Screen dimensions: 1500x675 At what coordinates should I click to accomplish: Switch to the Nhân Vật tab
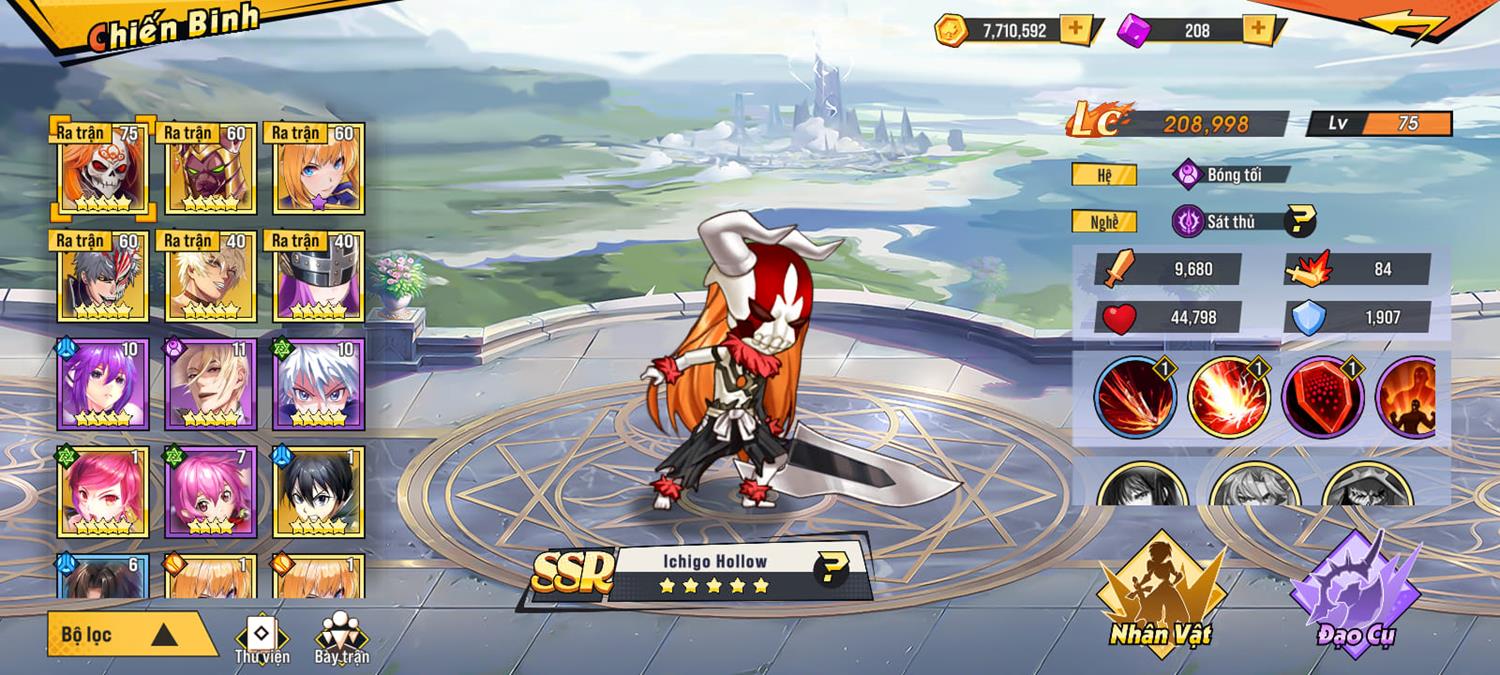(1160, 595)
